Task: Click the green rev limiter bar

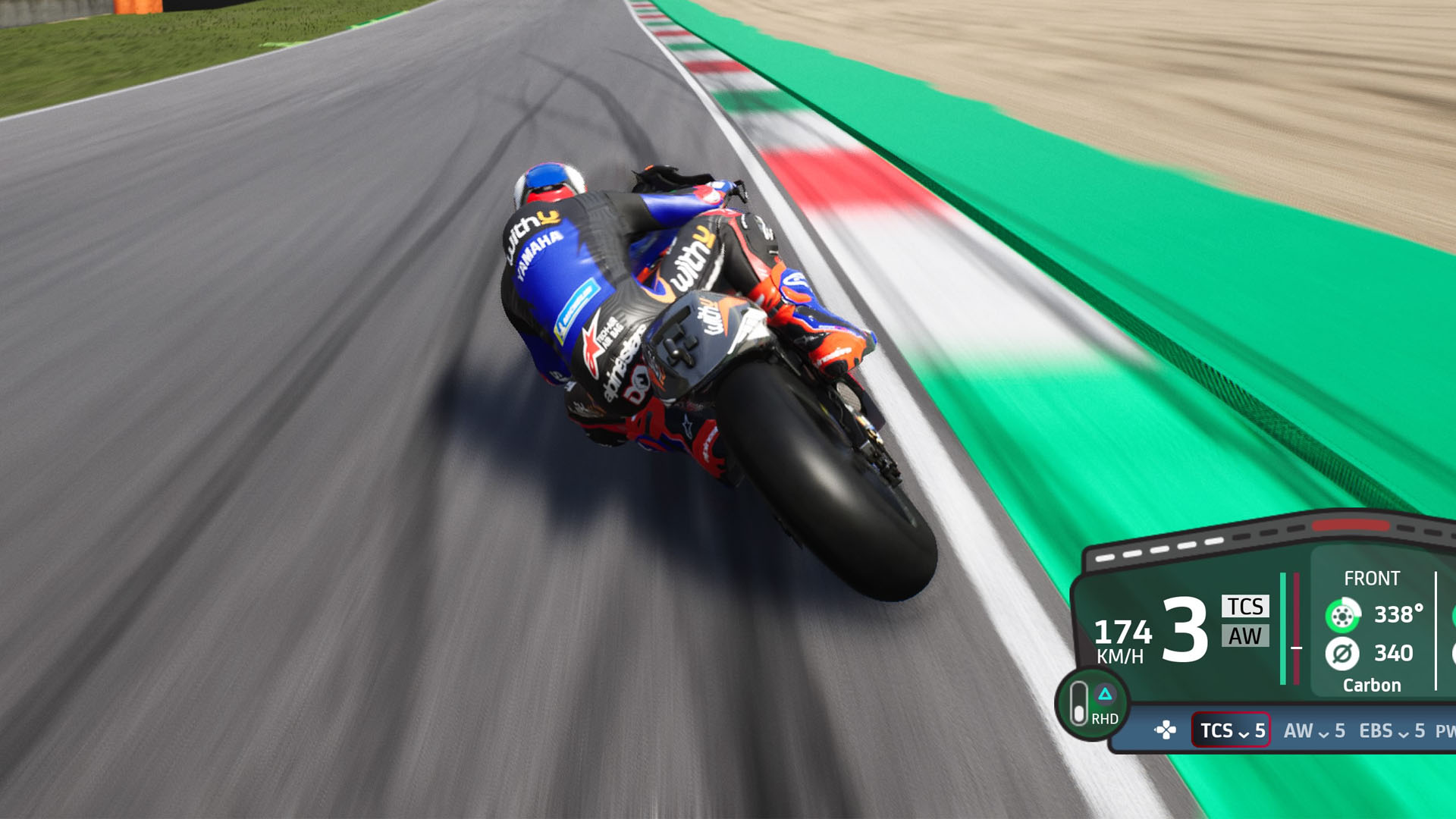Action: (1283, 627)
